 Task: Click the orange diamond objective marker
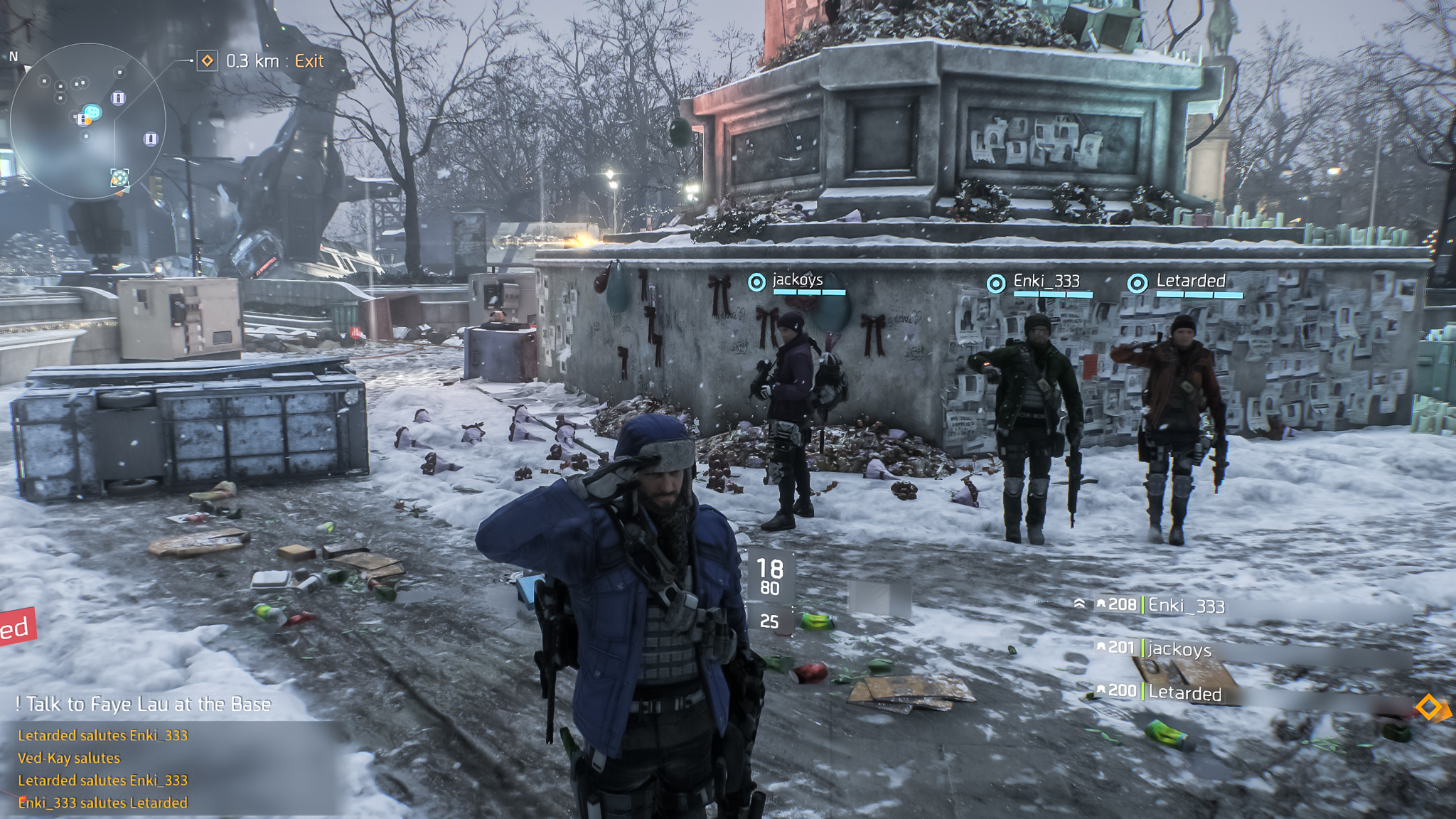point(1428,707)
